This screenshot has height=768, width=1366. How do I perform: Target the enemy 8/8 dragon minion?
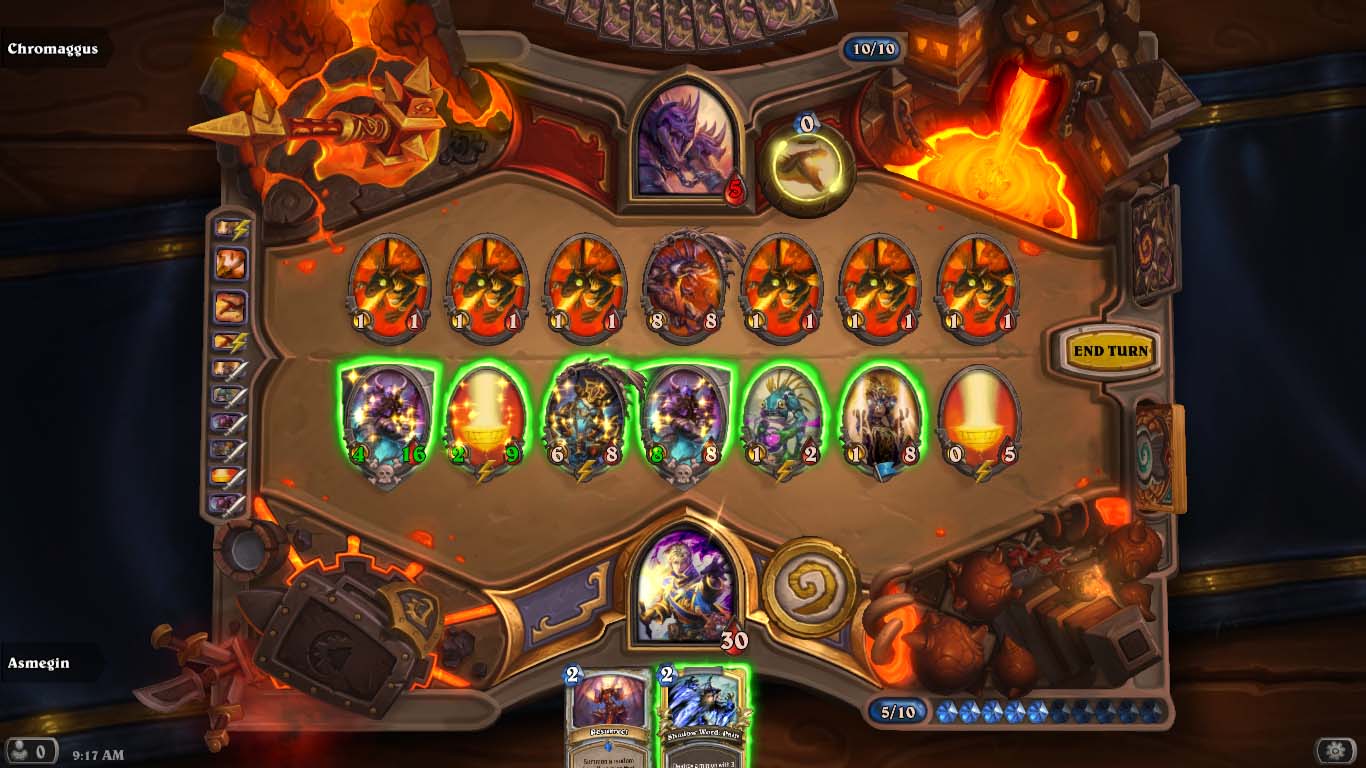click(x=685, y=285)
